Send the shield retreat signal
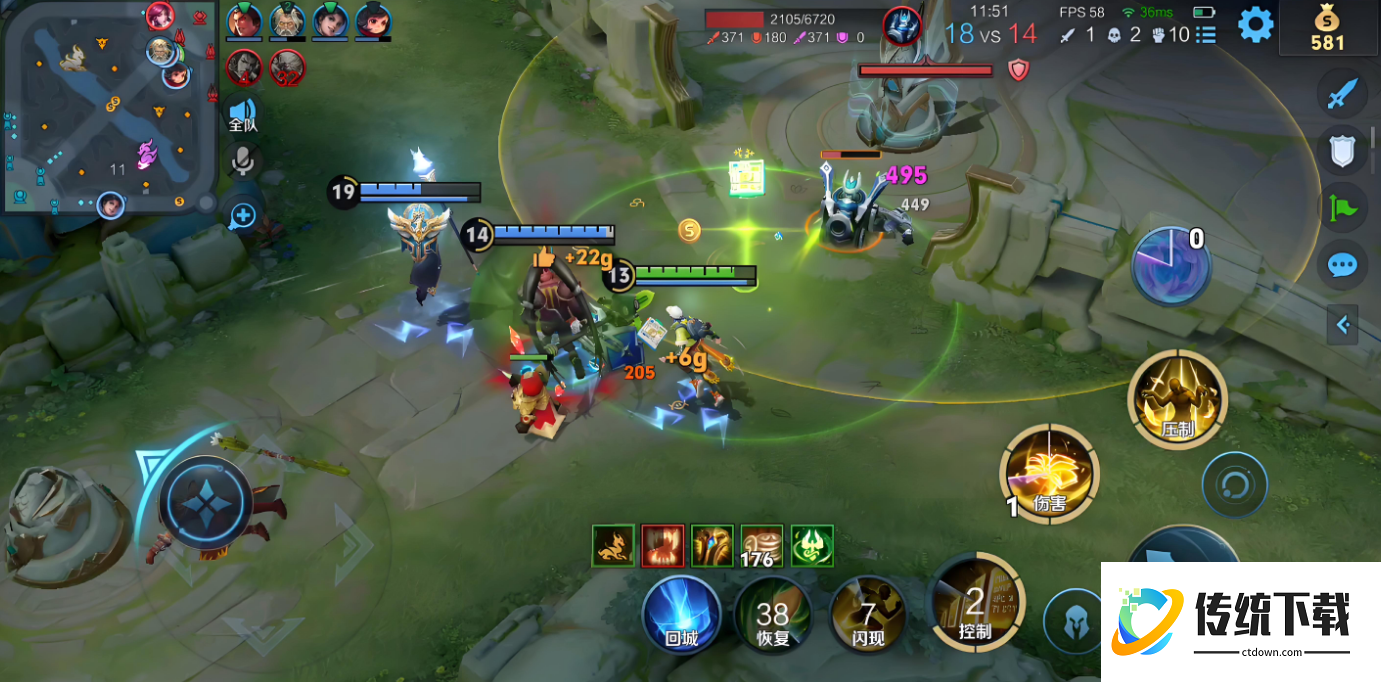The image size is (1381, 682). (x=1341, y=151)
